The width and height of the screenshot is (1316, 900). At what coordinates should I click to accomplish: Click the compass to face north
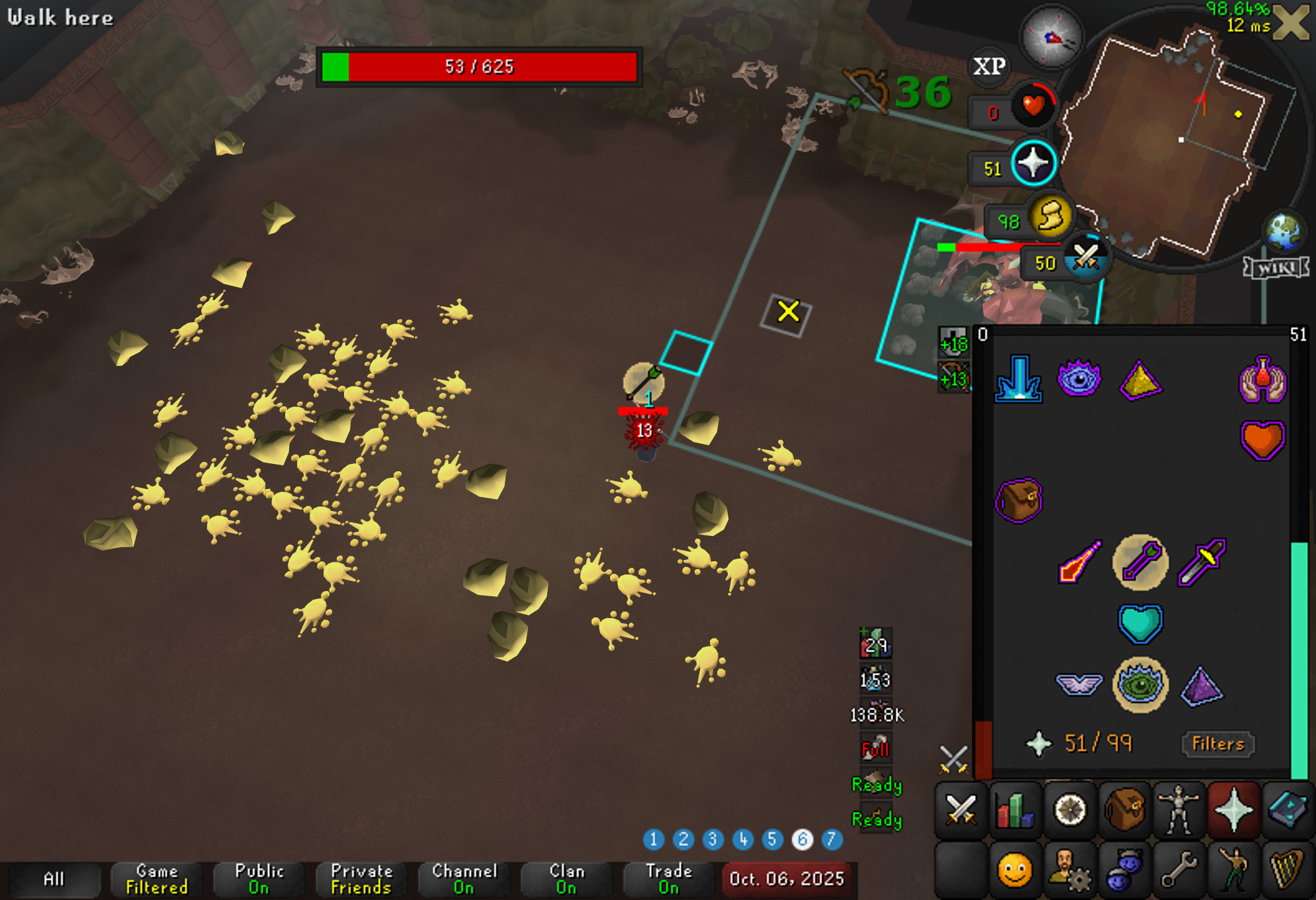(x=1052, y=38)
